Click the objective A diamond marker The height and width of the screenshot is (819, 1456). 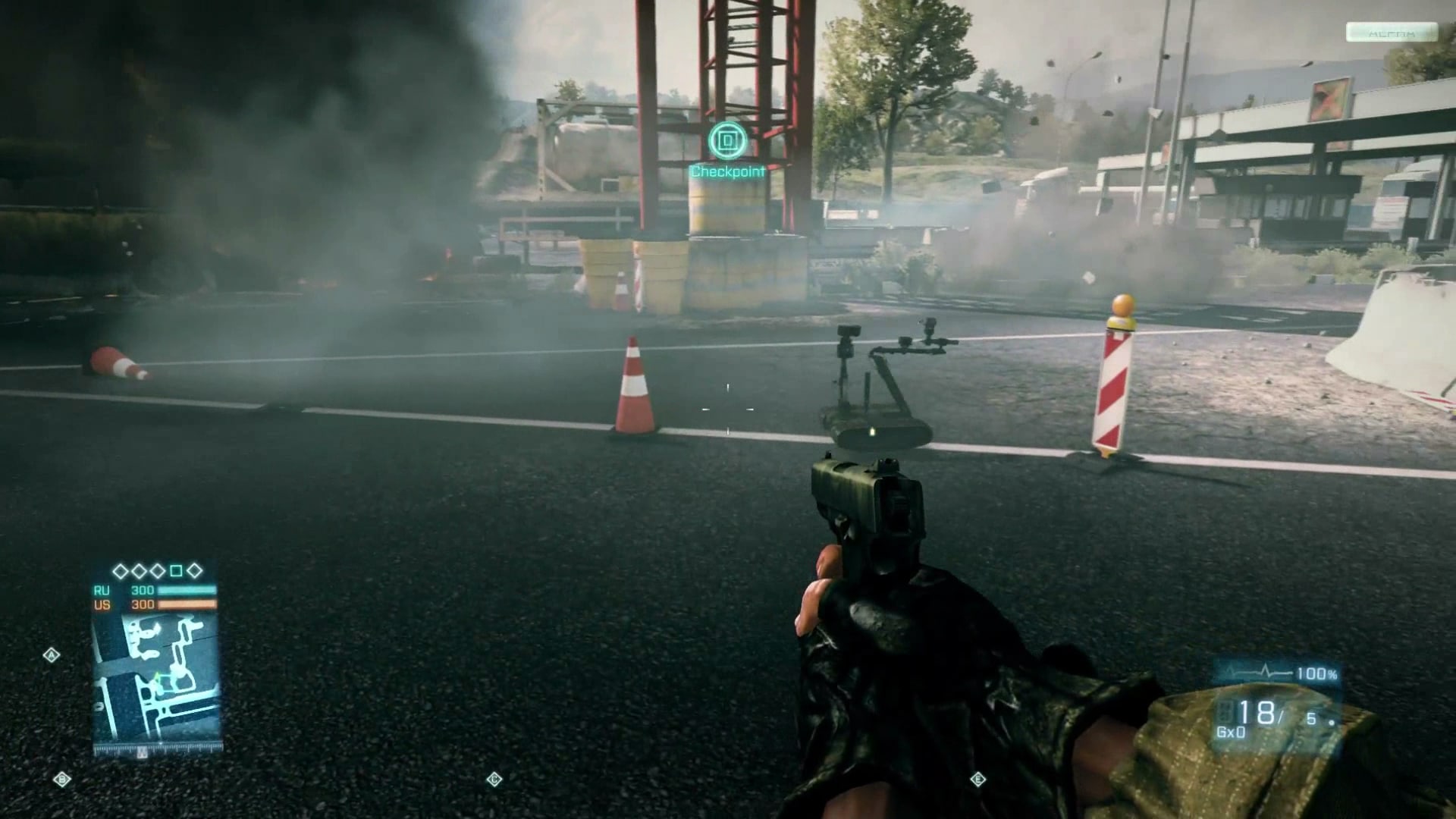[52, 654]
